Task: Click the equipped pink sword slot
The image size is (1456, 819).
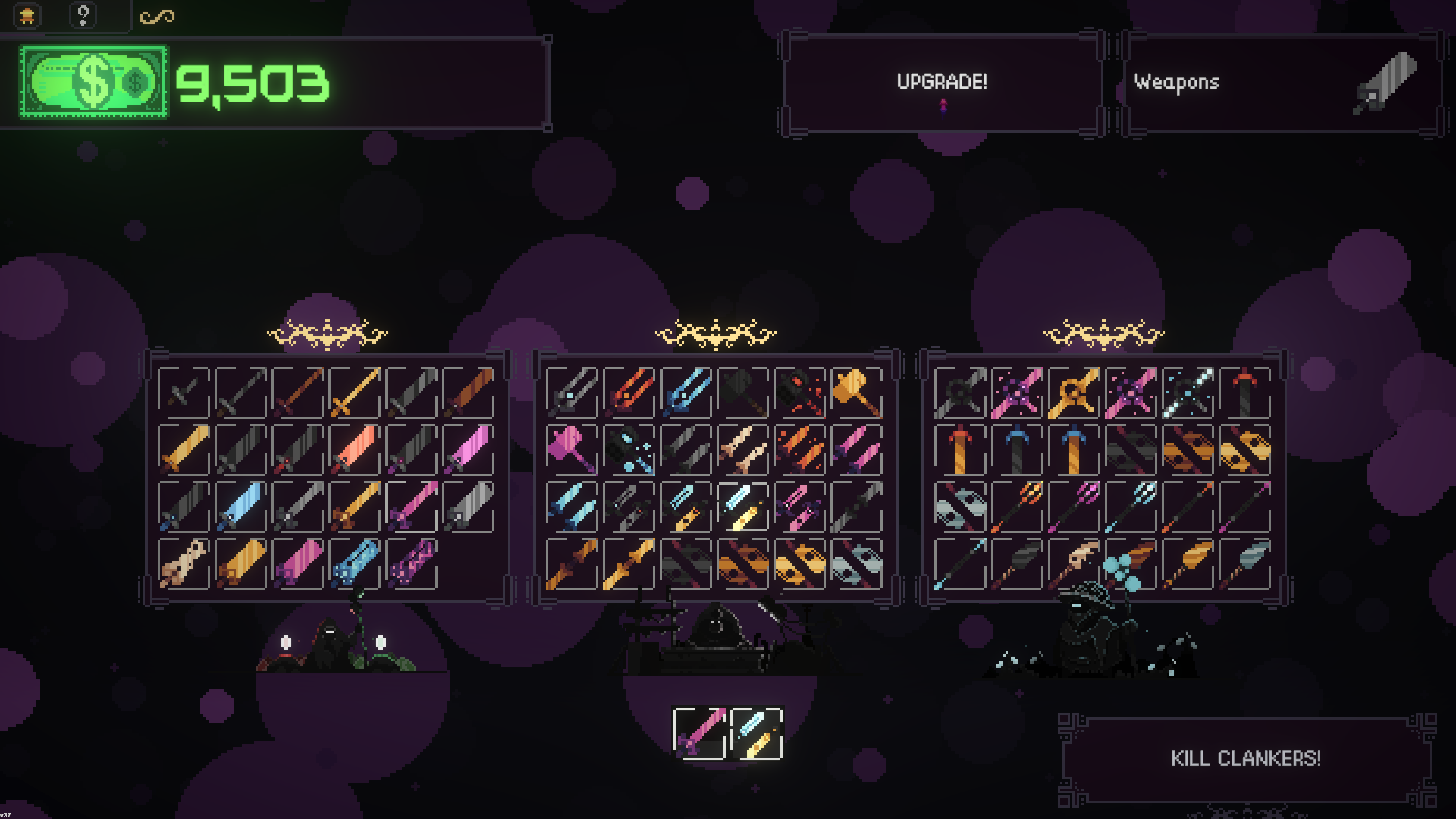Action: tap(699, 733)
